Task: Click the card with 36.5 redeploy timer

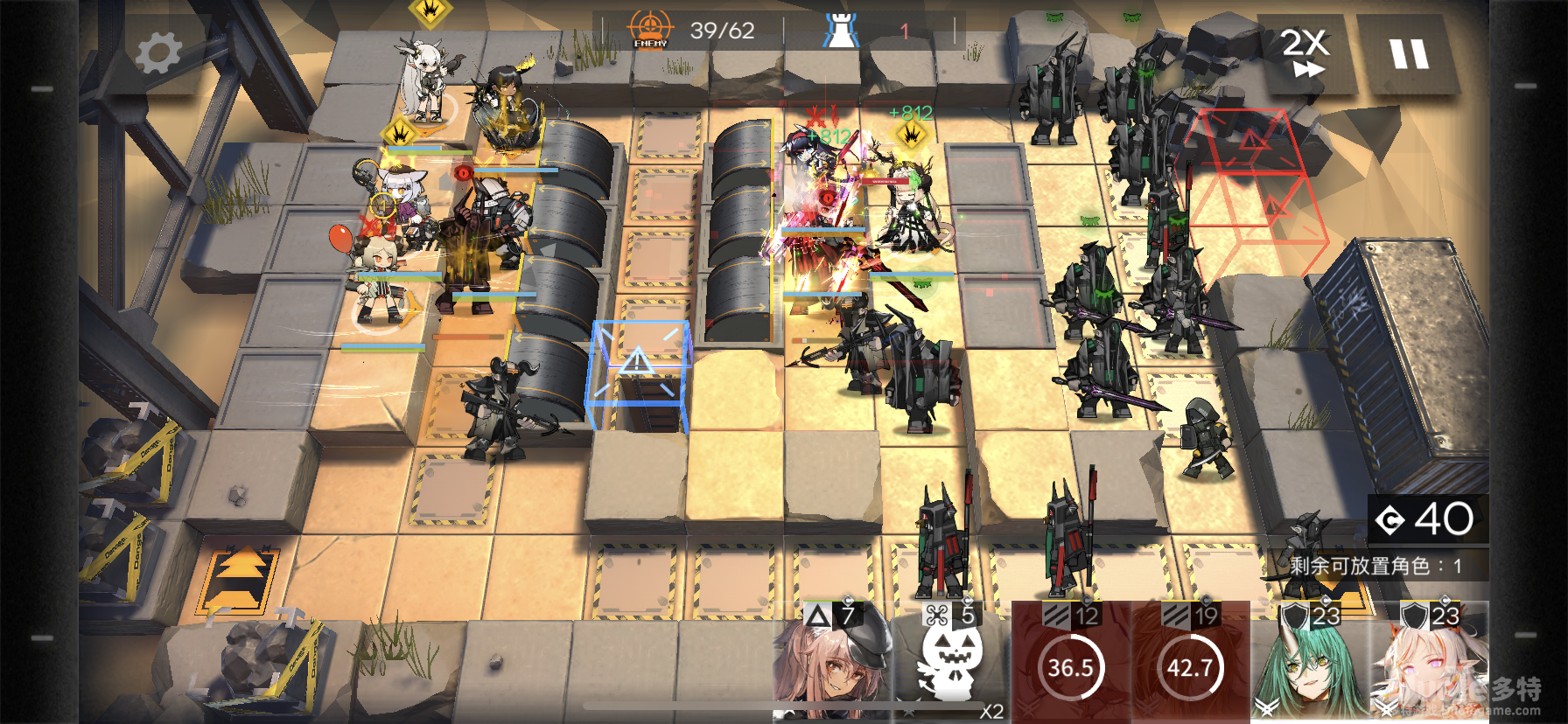Action: click(x=1071, y=663)
